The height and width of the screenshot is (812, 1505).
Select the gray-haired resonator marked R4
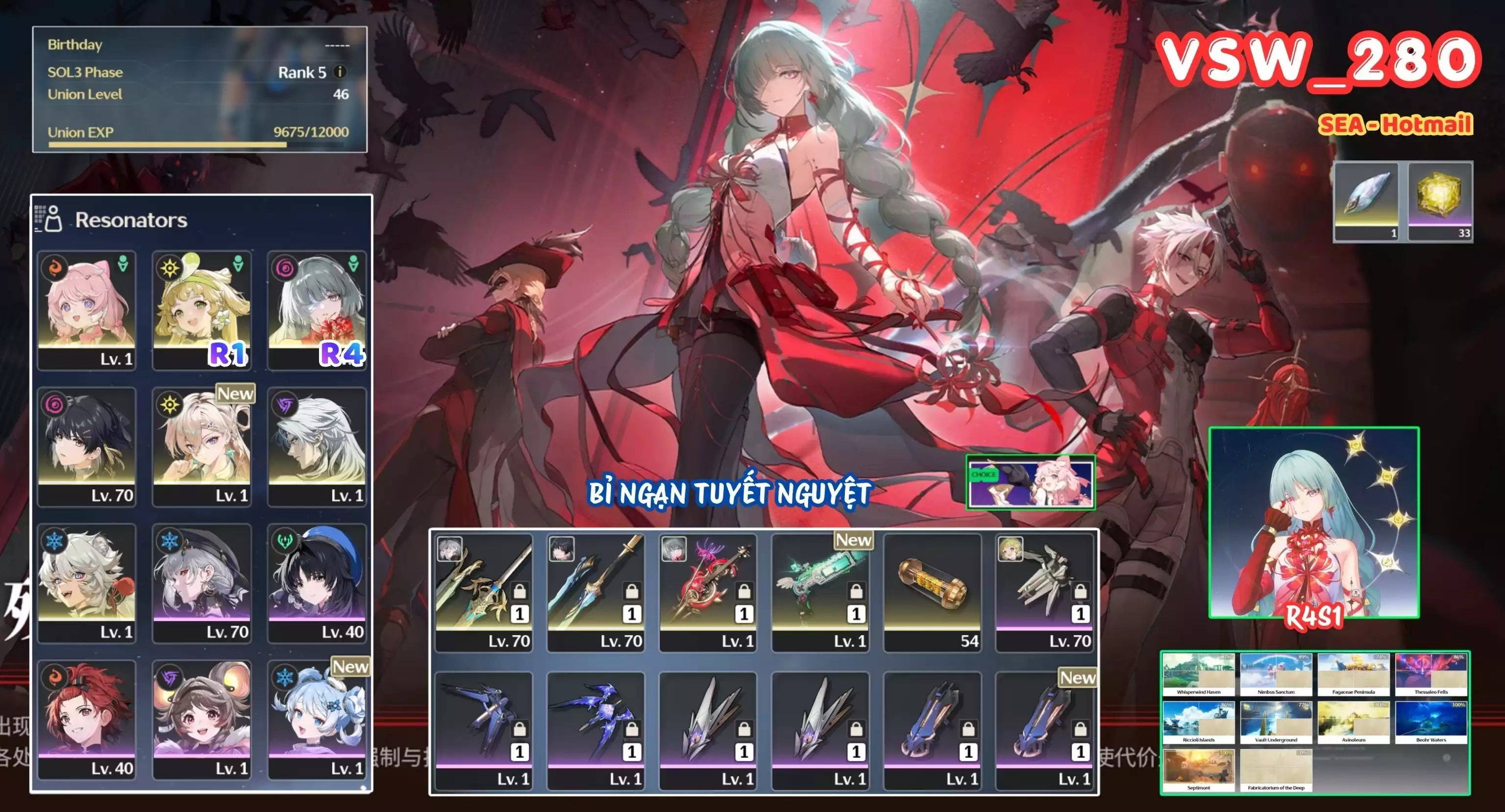317,310
